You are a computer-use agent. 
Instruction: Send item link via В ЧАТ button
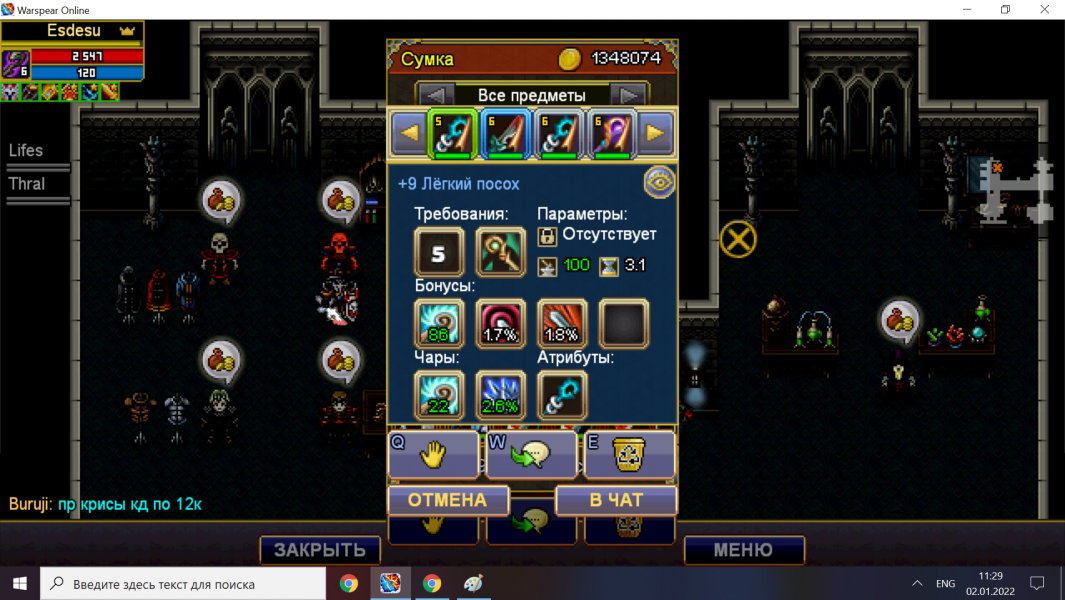click(x=616, y=500)
